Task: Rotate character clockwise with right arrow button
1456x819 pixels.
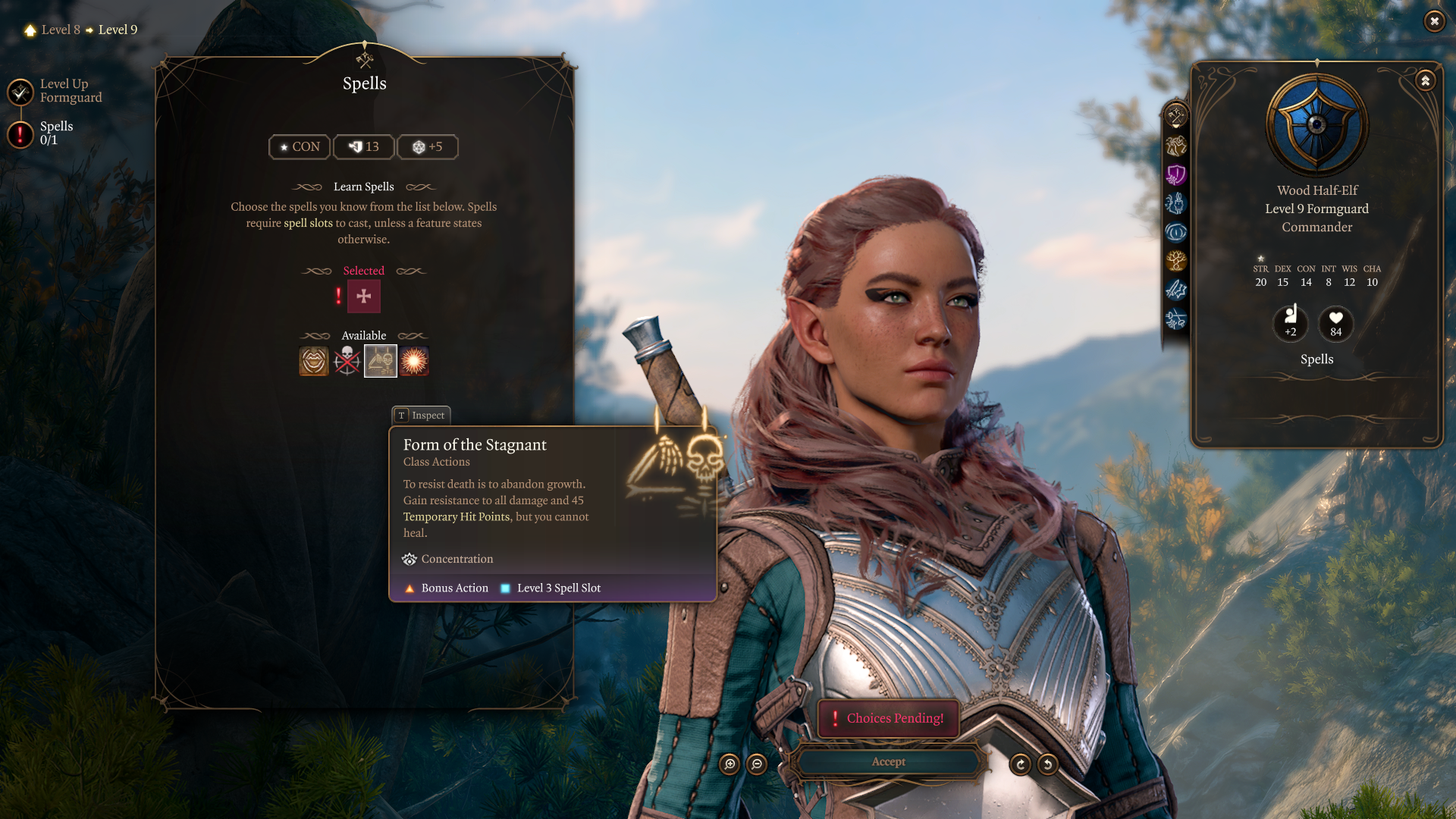Action: (1021, 764)
